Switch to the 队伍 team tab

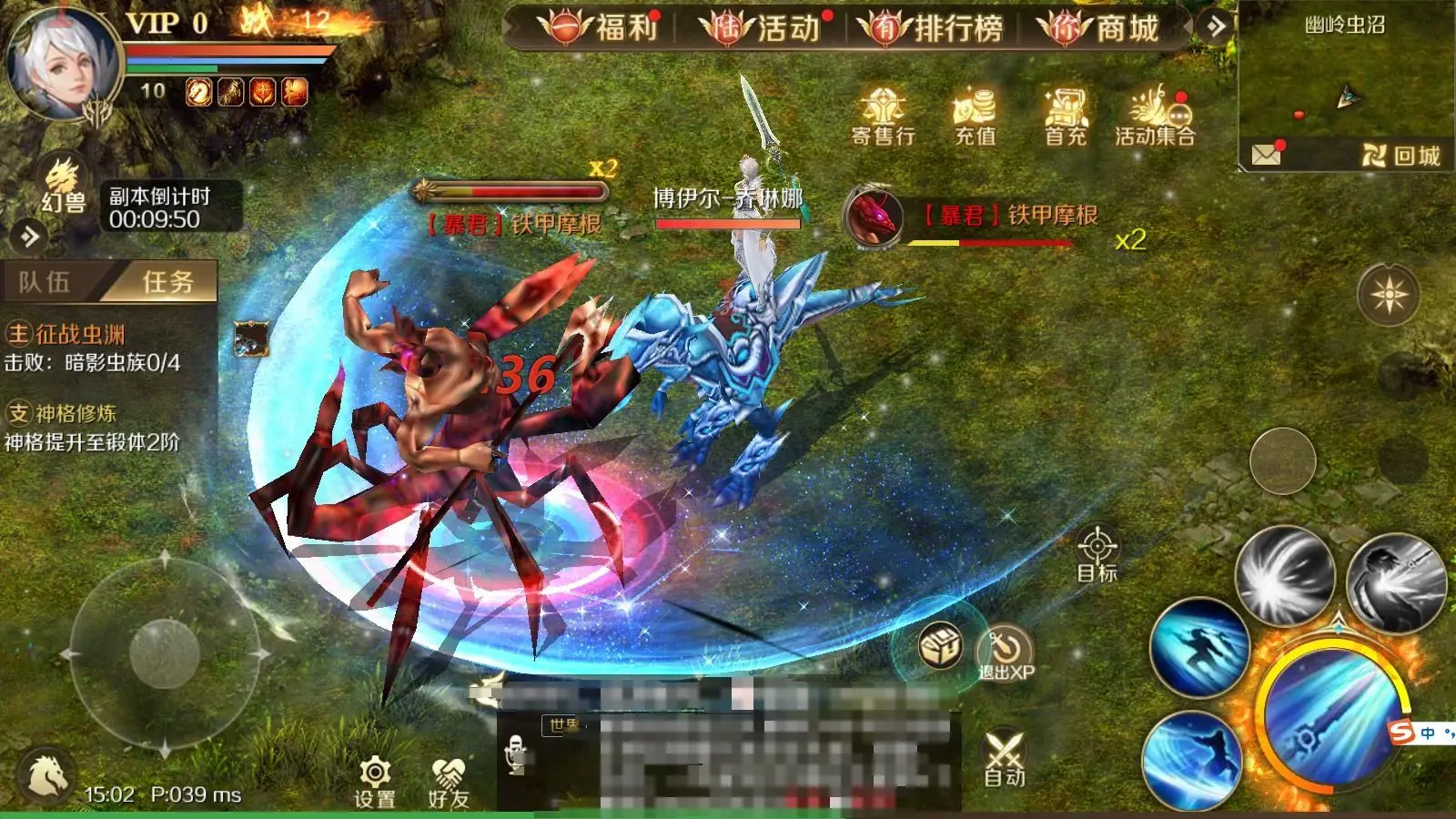(45, 282)
